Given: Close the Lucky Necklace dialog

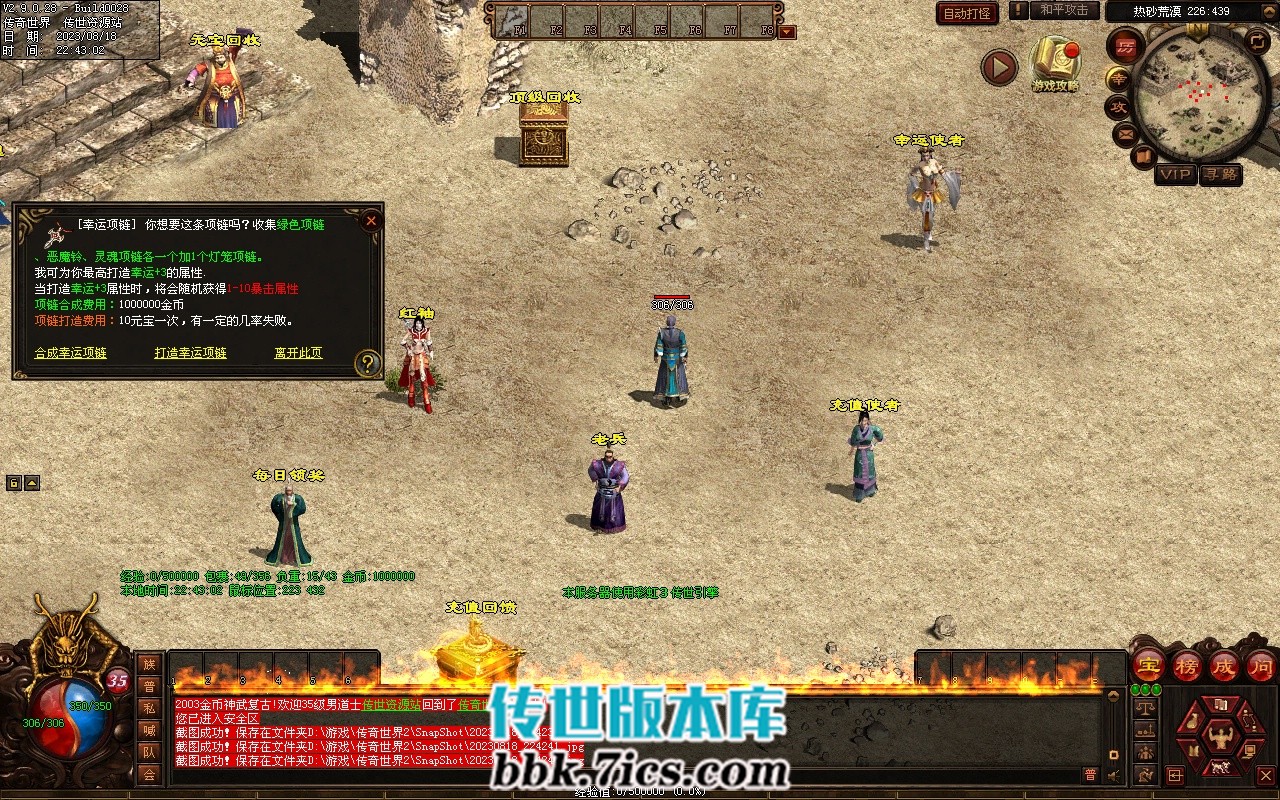Looking at the screenshot, I should 371,220.
